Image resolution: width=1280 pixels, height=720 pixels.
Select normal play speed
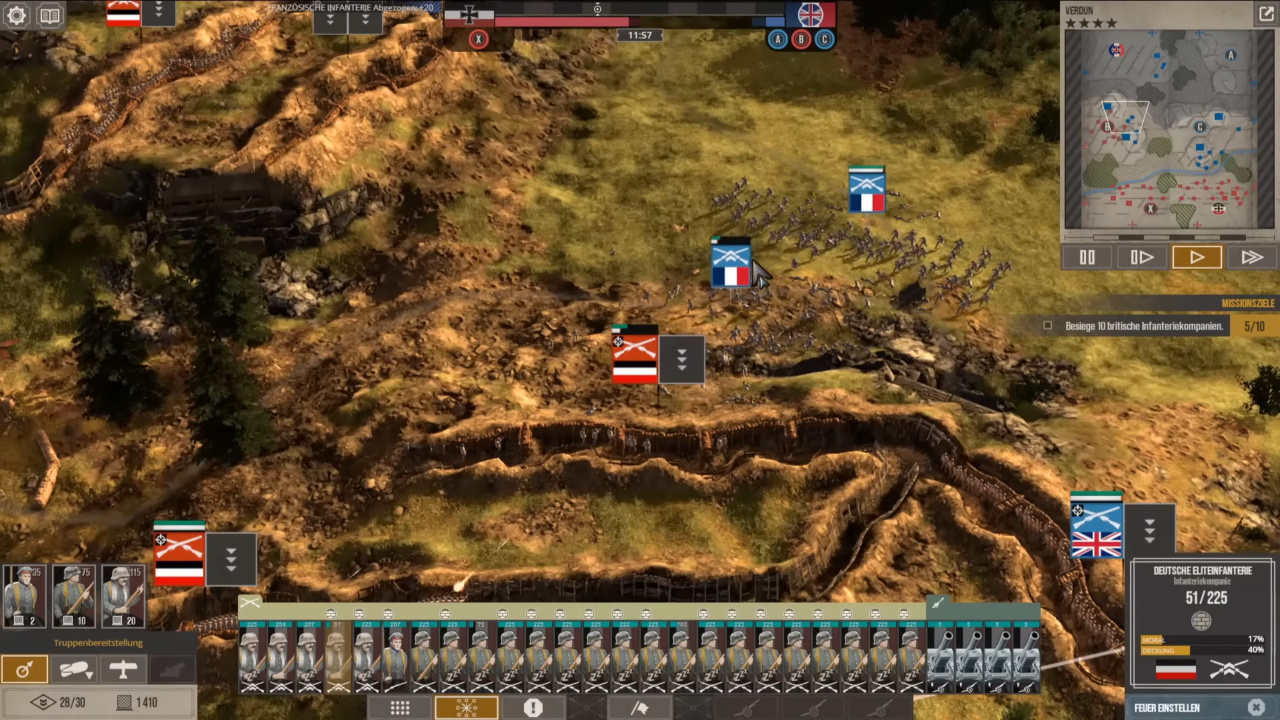1196,257
